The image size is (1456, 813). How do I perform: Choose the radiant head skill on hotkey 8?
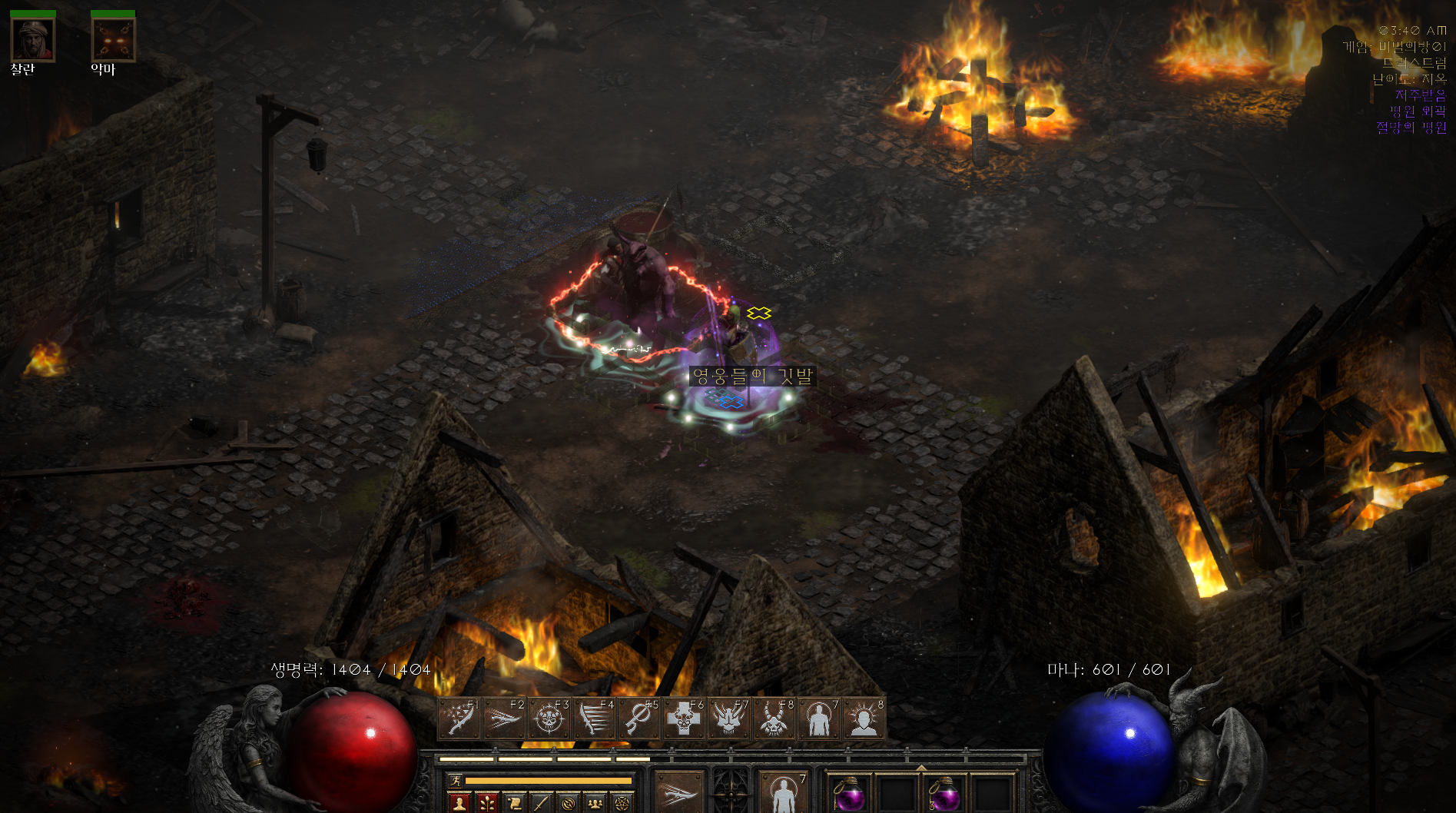[864, 719]
